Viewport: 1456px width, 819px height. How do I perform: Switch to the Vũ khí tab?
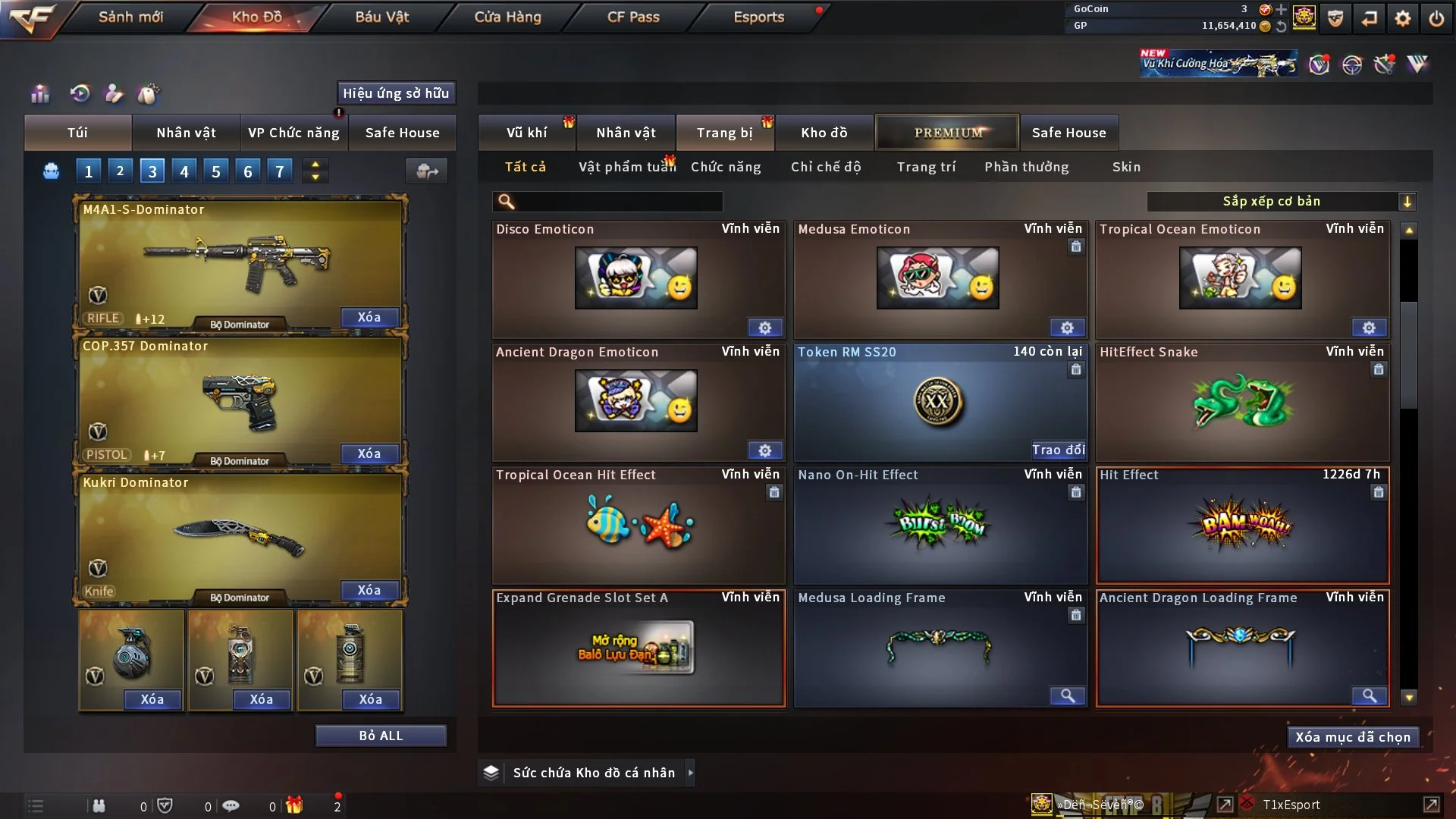pyautogui.click(x=526, y=133)
